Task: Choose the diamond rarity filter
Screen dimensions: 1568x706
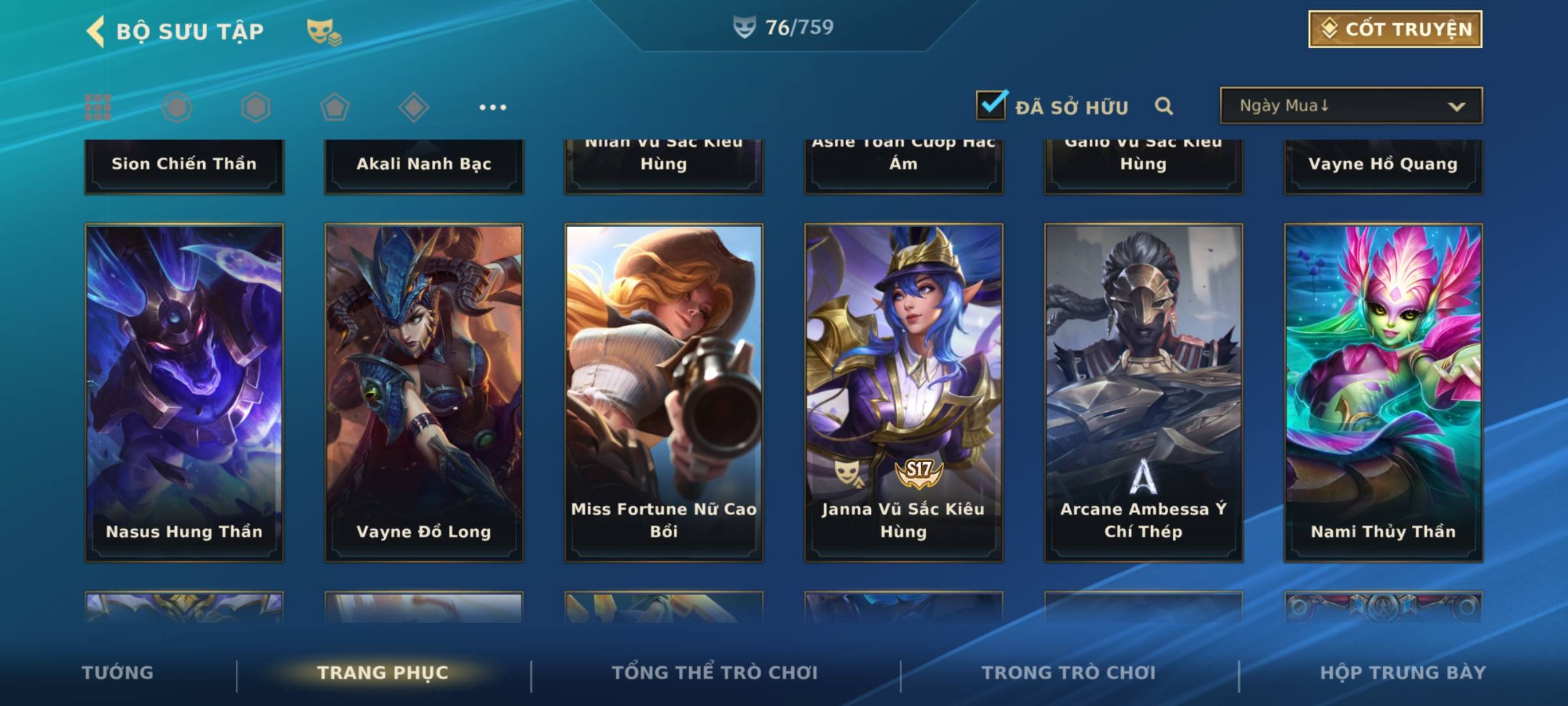Action: [414, 107]
